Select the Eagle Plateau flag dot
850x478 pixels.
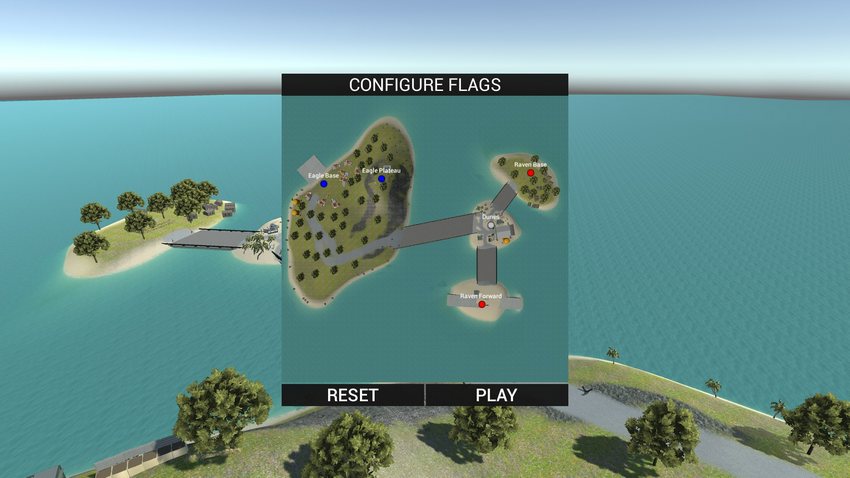(381, 179)
